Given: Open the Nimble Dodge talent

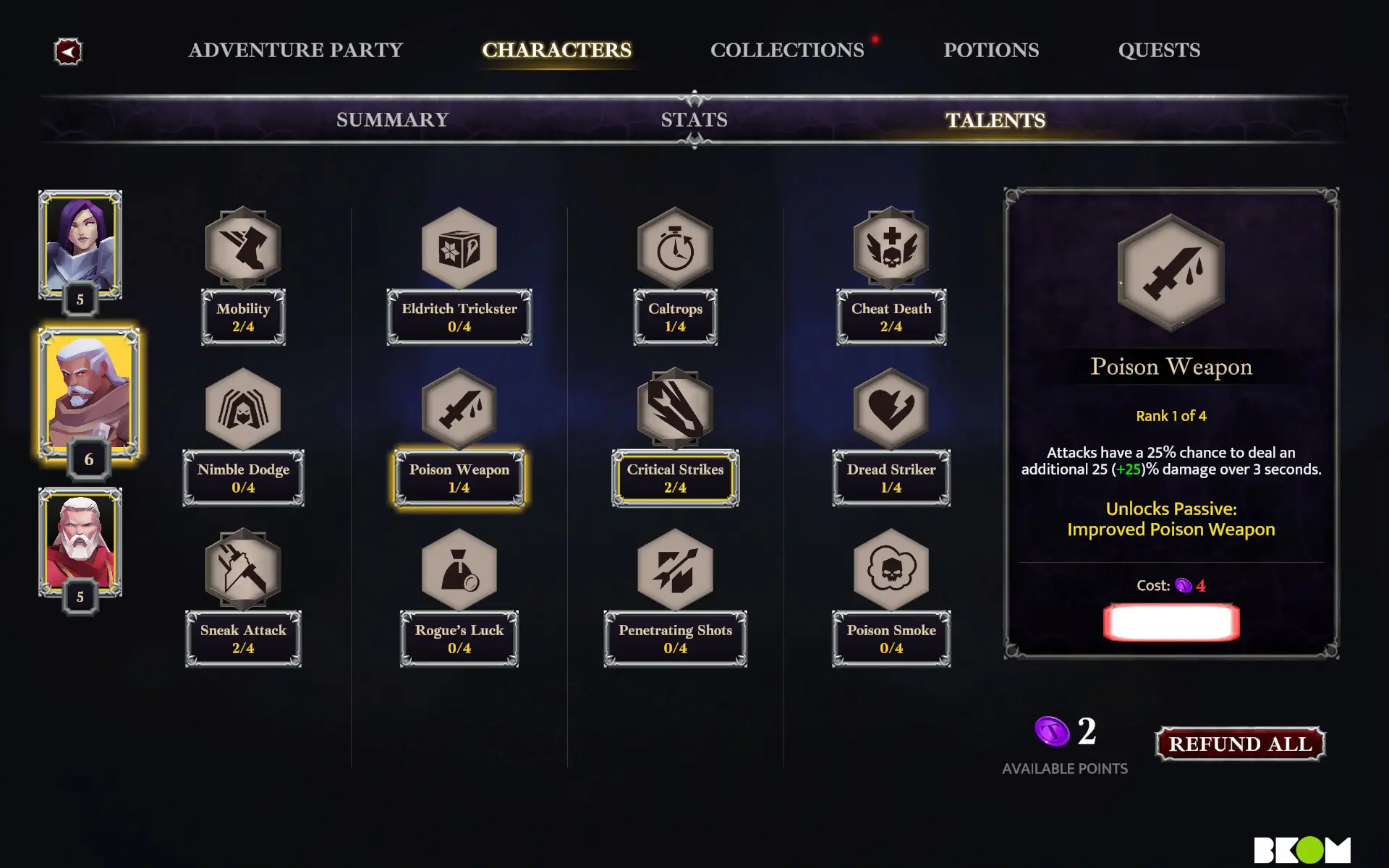Looking at the screenshot, I should pos(243,409).
